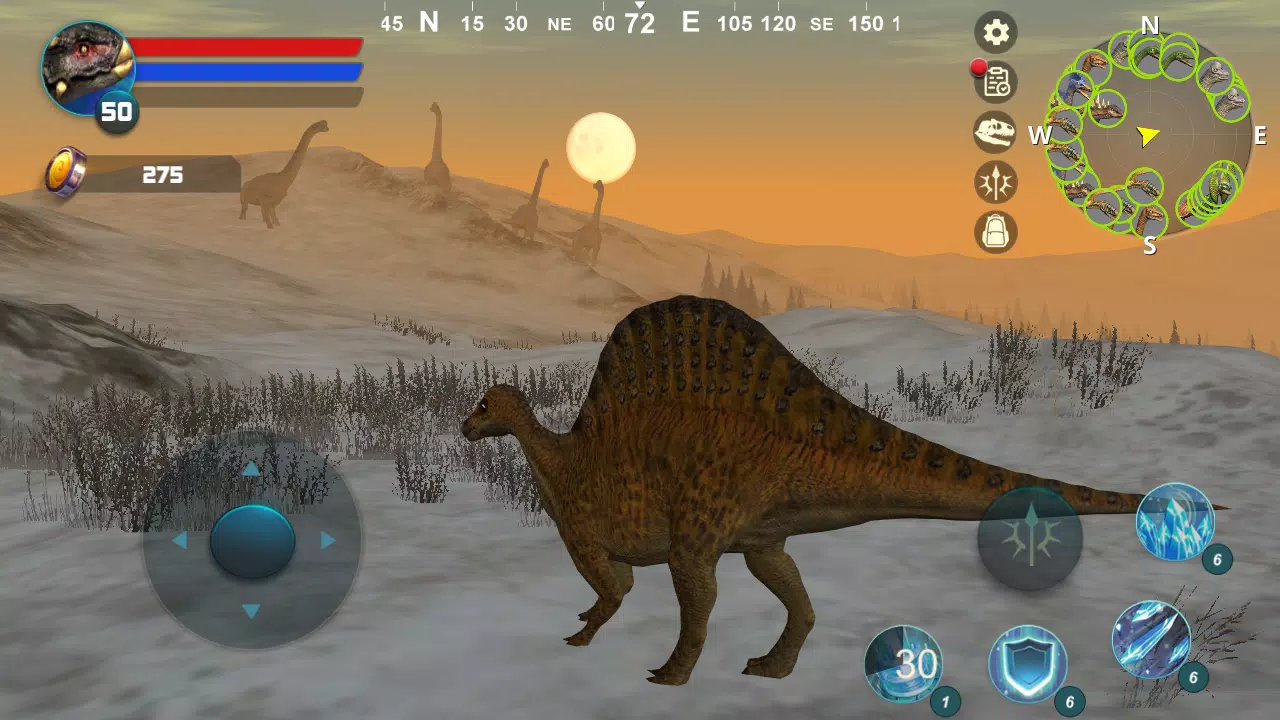
Task: Open the backpack inventory
Action: coord(993,232)
